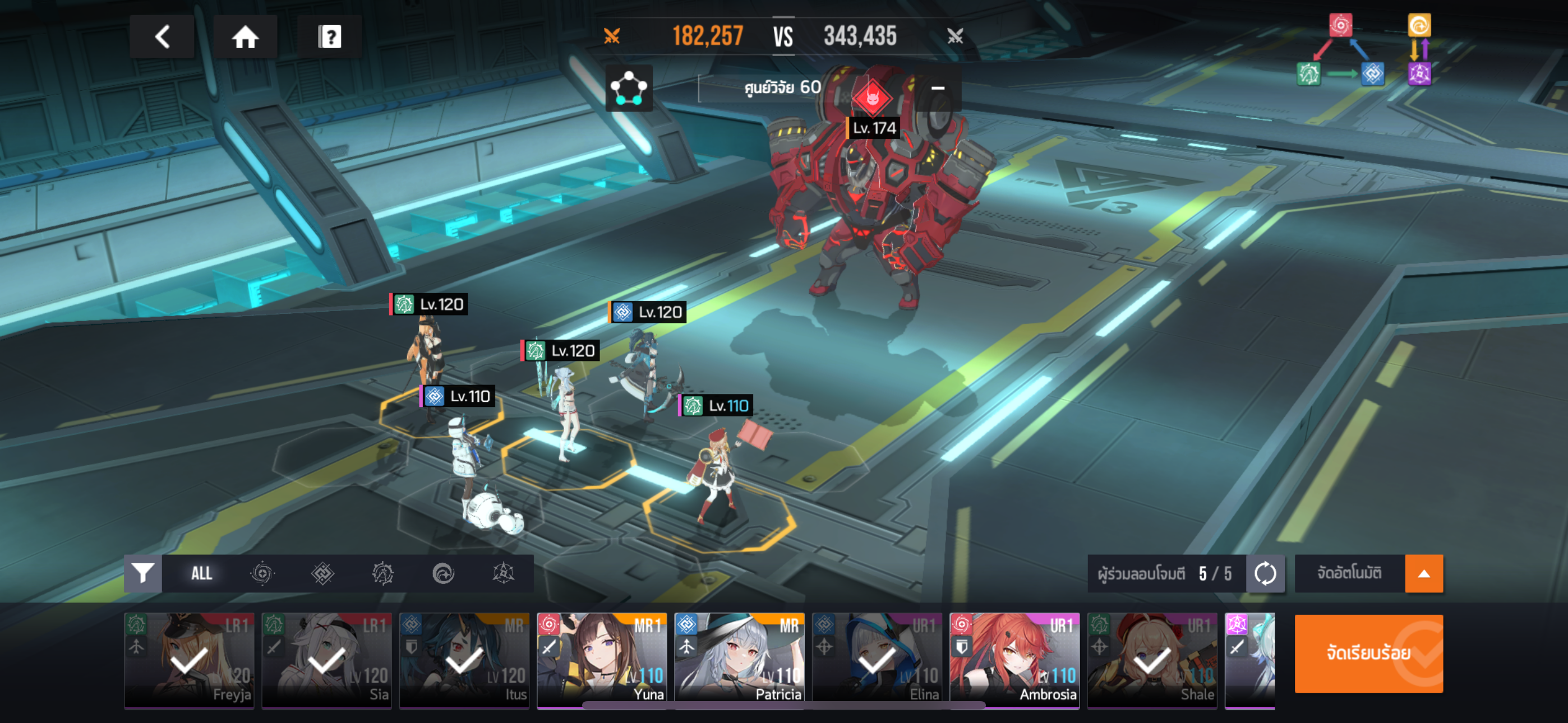Image resolution: width=1568 pixels, height=723 pixels.
Task: Open the team formation pentagon icon
Action: click(x=629, y=89)
